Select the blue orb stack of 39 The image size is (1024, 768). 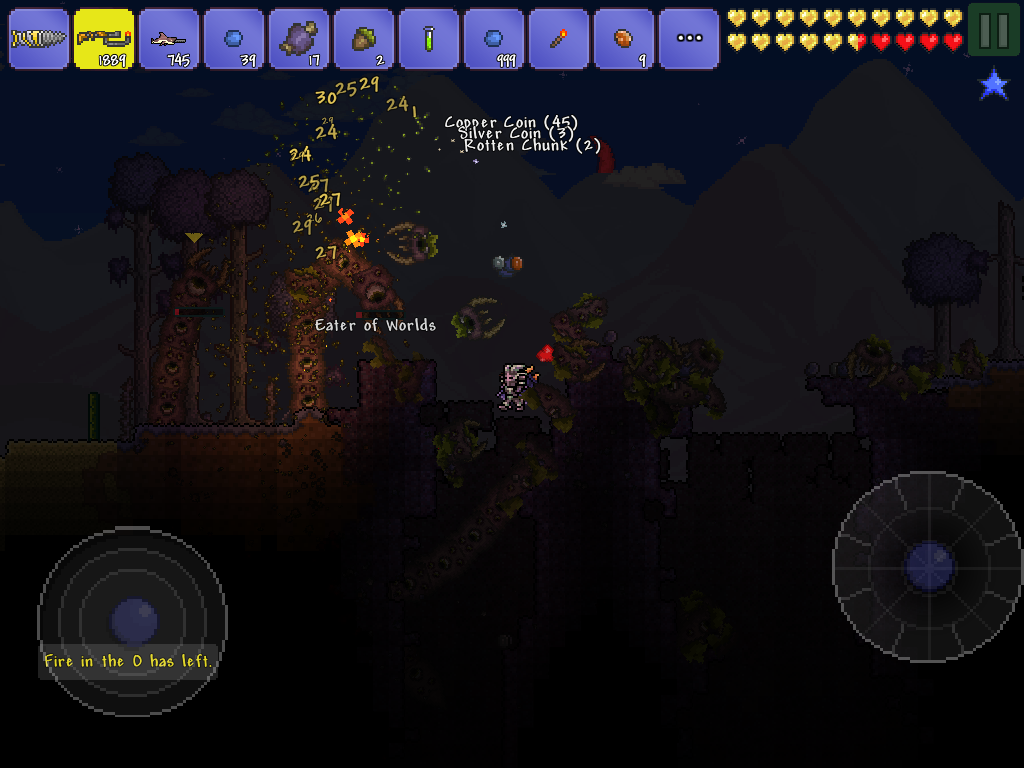234,39
